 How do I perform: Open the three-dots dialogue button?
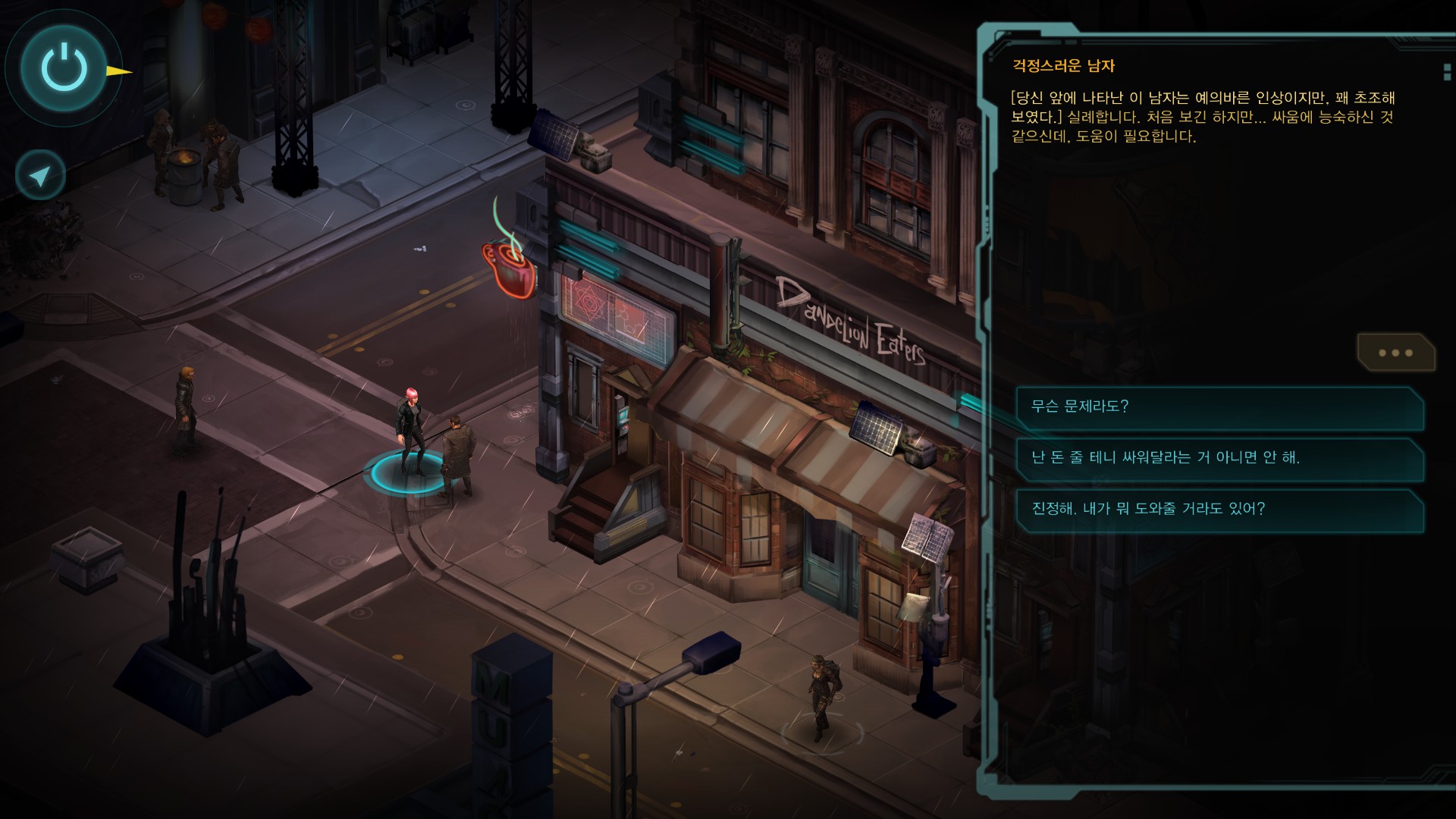click(x=1395, y=353)
